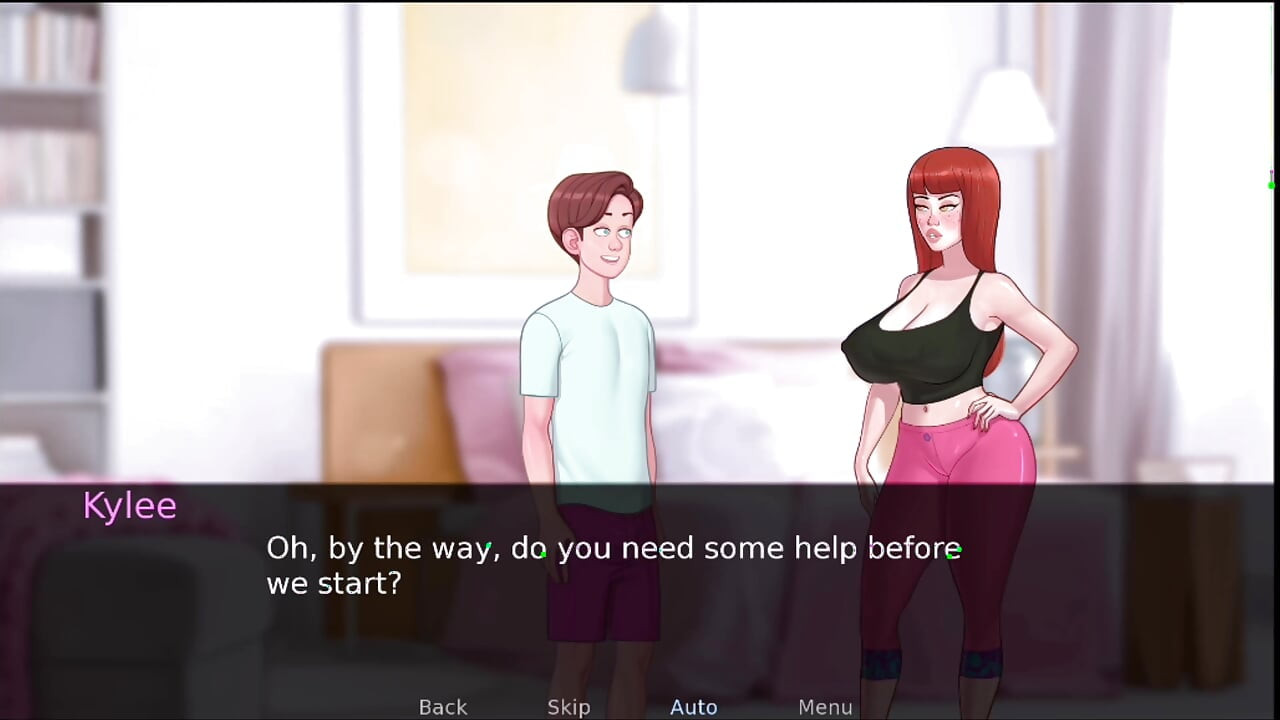The width and height of the screenshot is (1280, 720).
Task: Select the character name label Kylee
Action: click(129, 505)
